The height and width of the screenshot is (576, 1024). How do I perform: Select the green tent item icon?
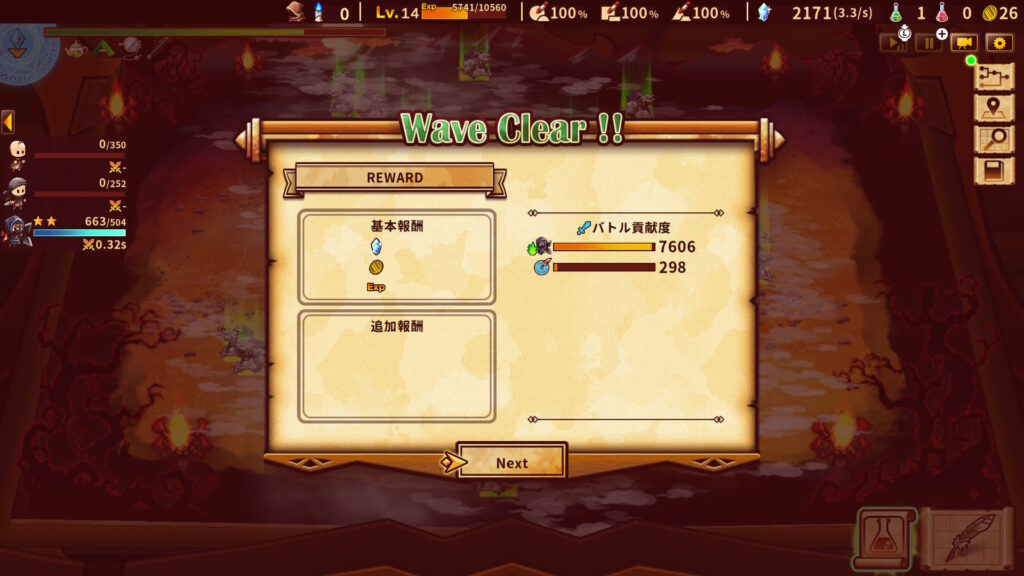point(104,47)
